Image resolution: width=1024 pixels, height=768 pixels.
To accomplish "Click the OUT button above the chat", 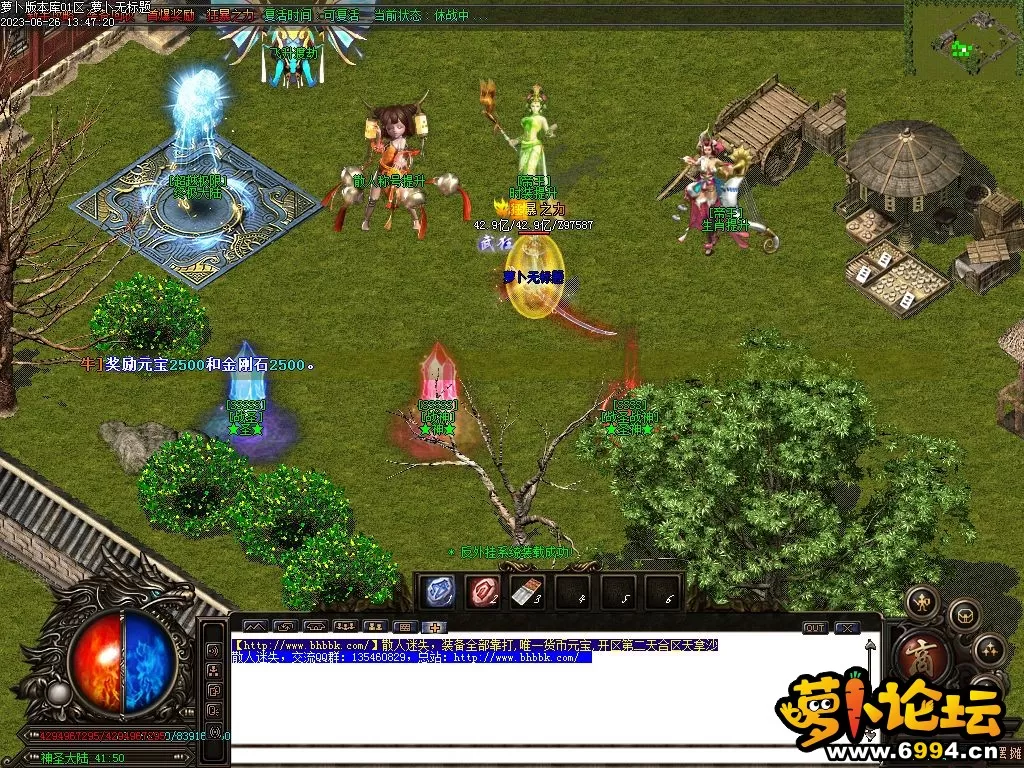I will click(x=815, y=628).
